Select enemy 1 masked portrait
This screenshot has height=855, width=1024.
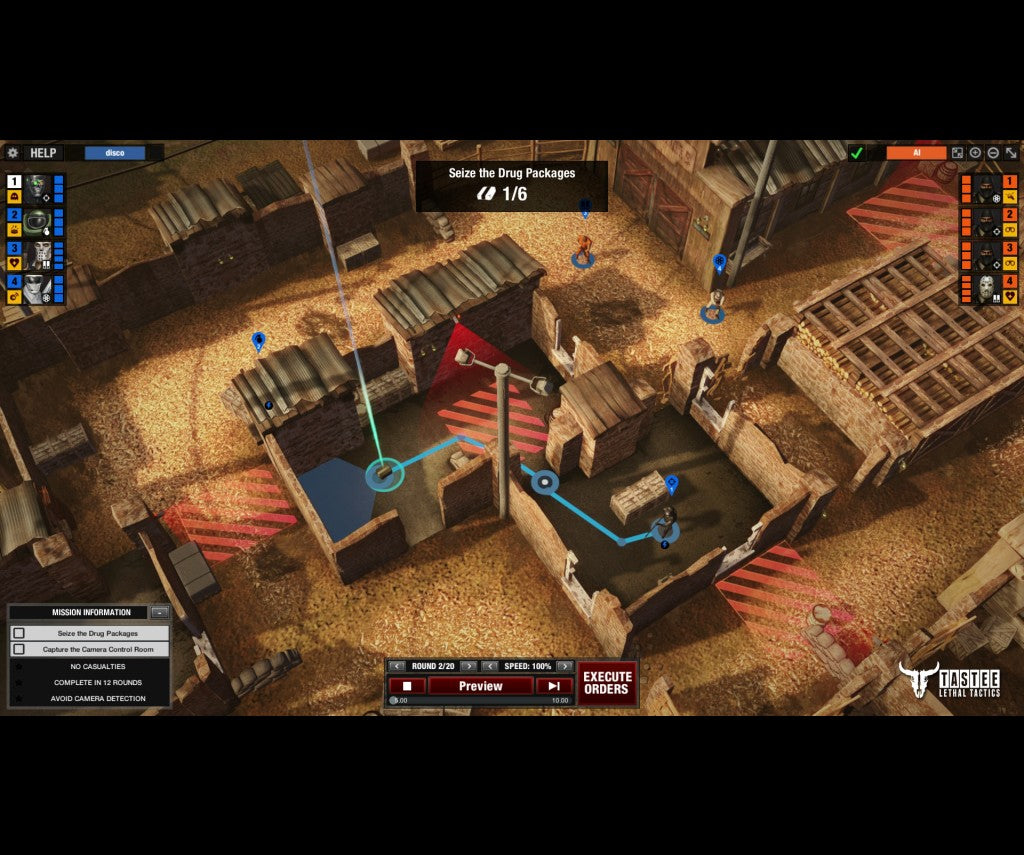coord(986,187)
